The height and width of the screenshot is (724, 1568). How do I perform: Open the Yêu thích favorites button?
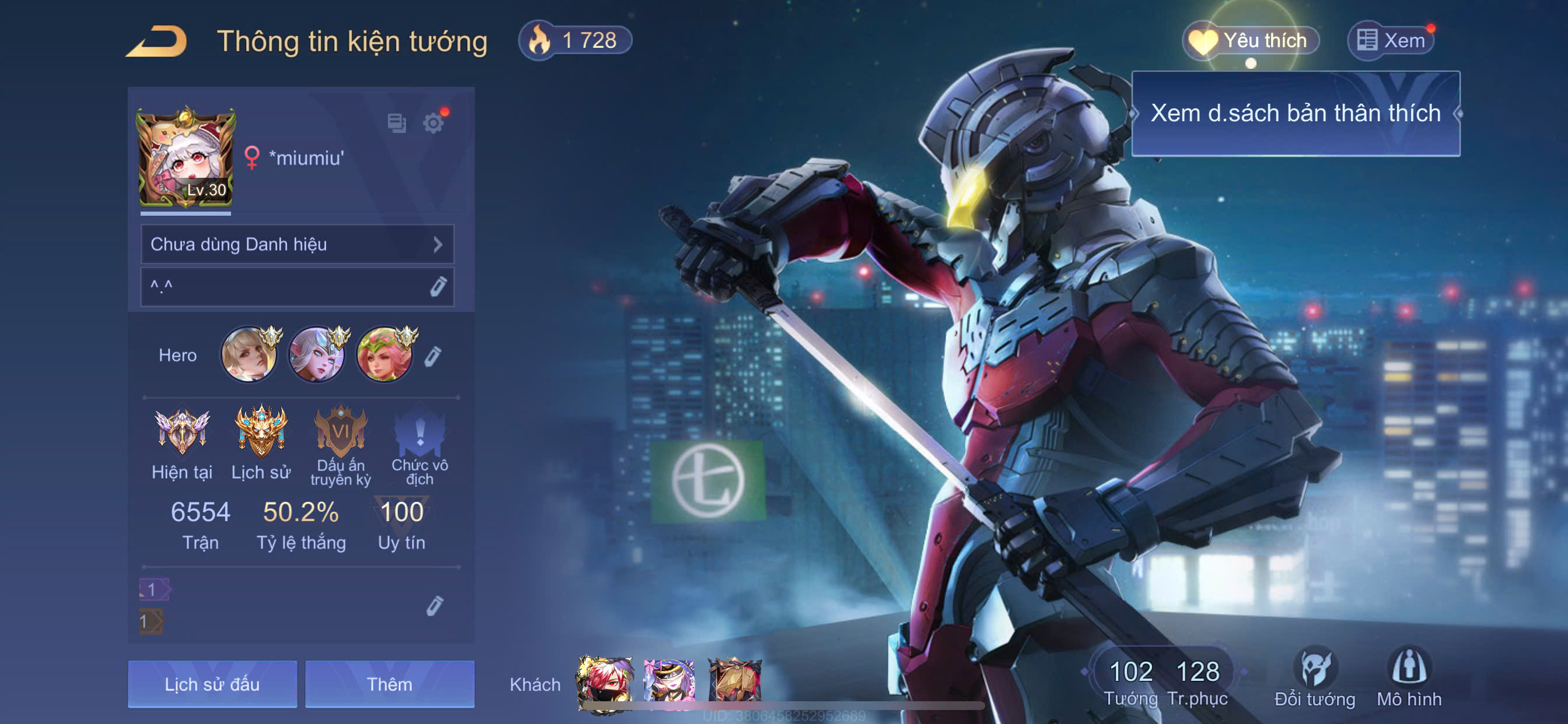pyautogui.click(x=1251, y=41)
